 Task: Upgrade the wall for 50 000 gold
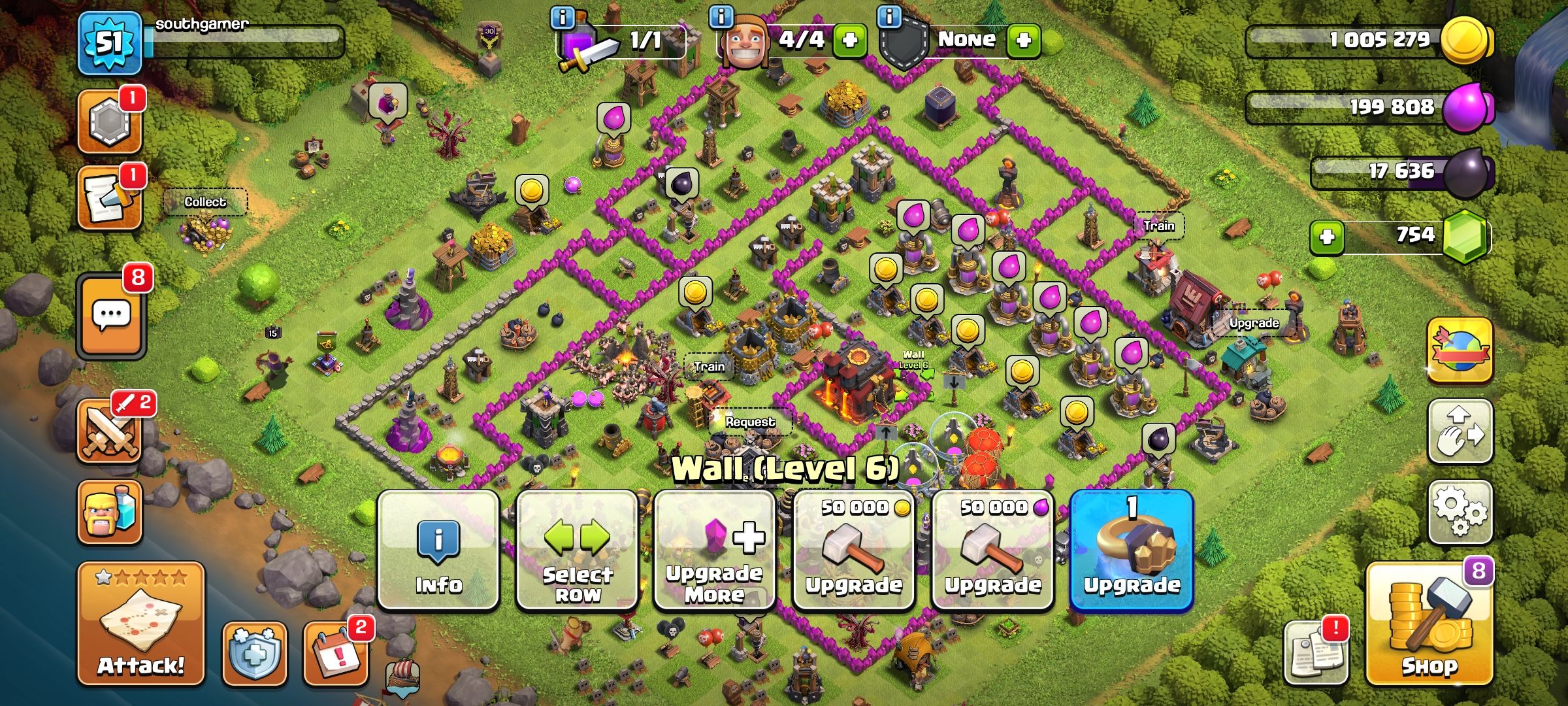click(x=853, y=552)
